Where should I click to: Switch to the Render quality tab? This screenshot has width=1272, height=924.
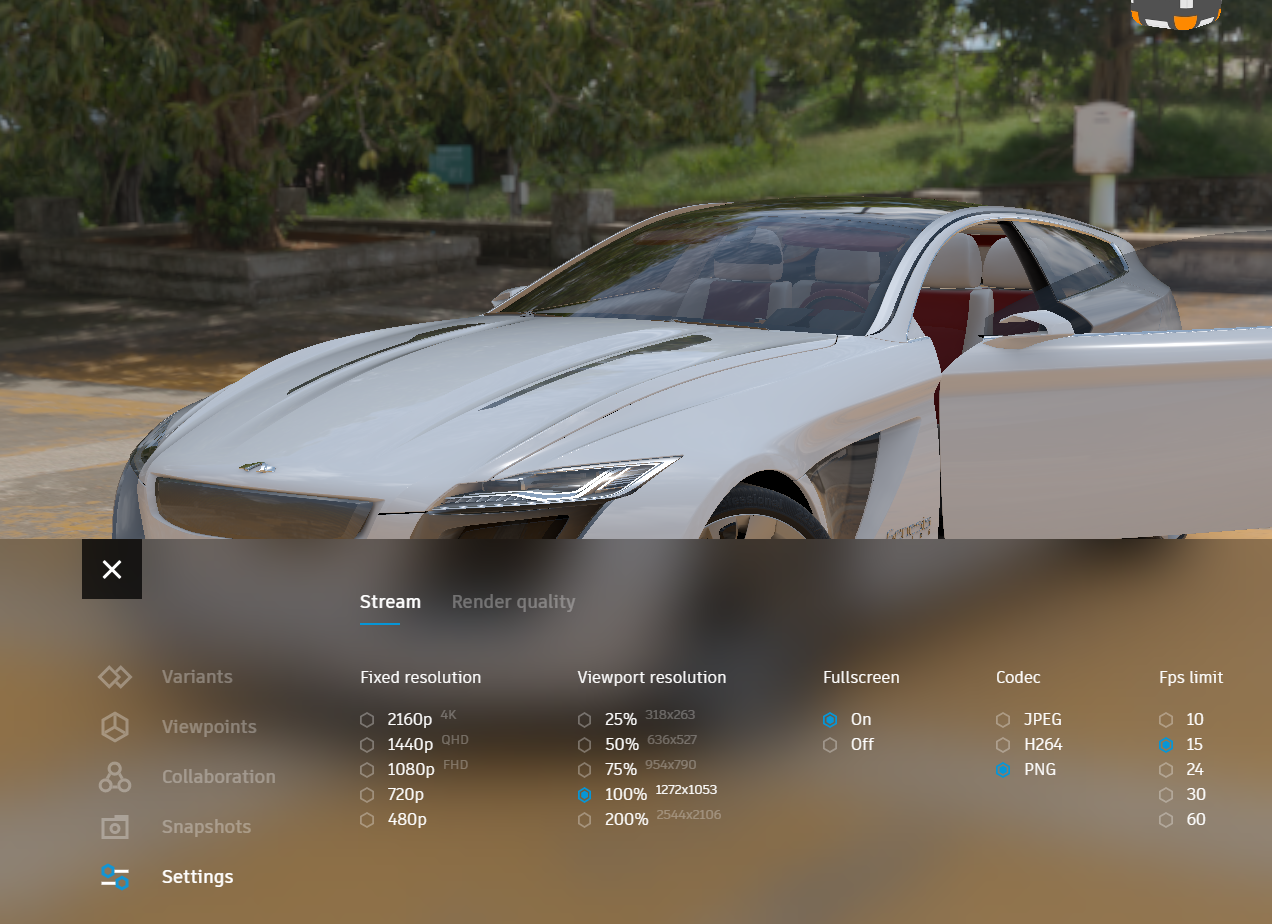pyautogui.click(x=513, y=602)
